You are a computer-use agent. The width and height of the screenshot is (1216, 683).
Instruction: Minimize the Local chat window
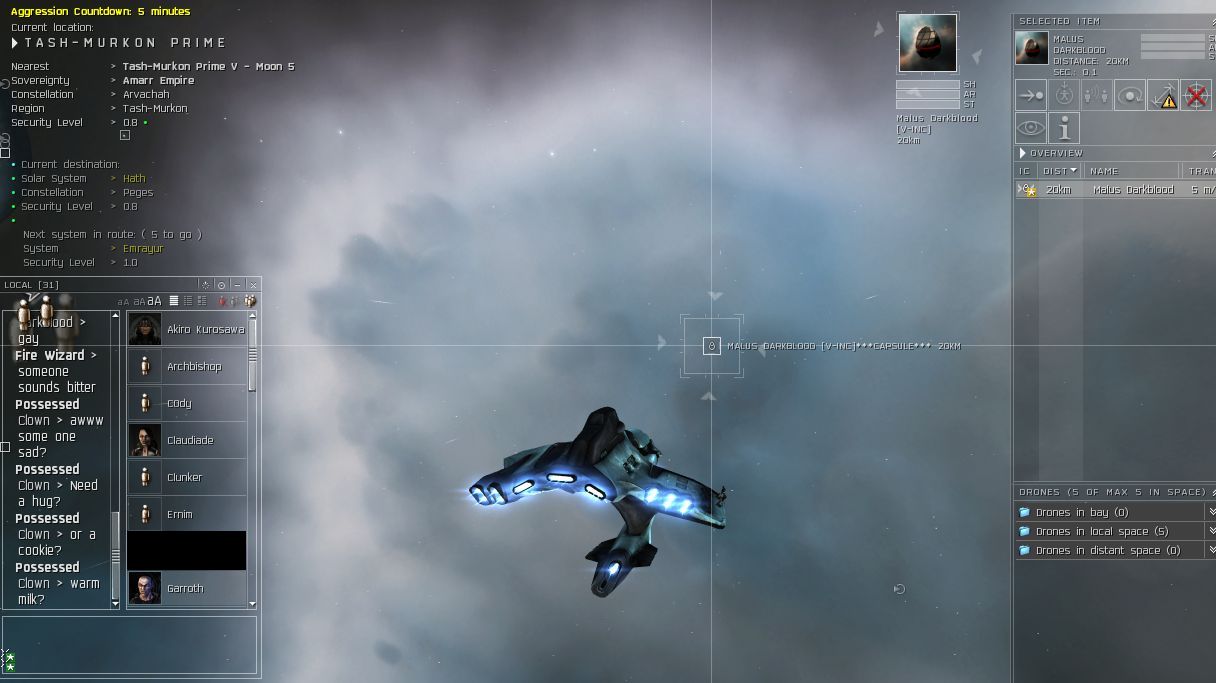(237, 285)
